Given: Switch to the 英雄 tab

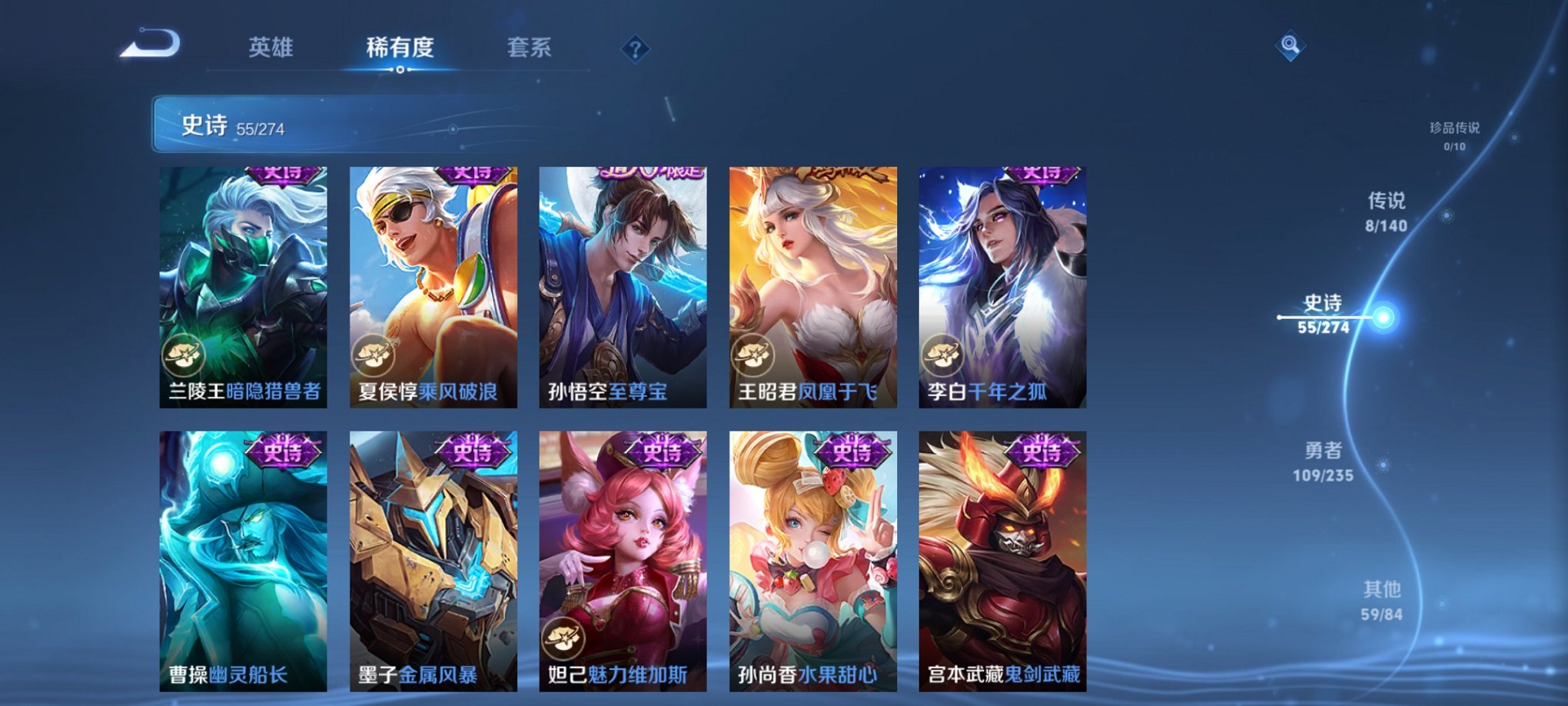Looking at the screenshot, I should (273, 45).
